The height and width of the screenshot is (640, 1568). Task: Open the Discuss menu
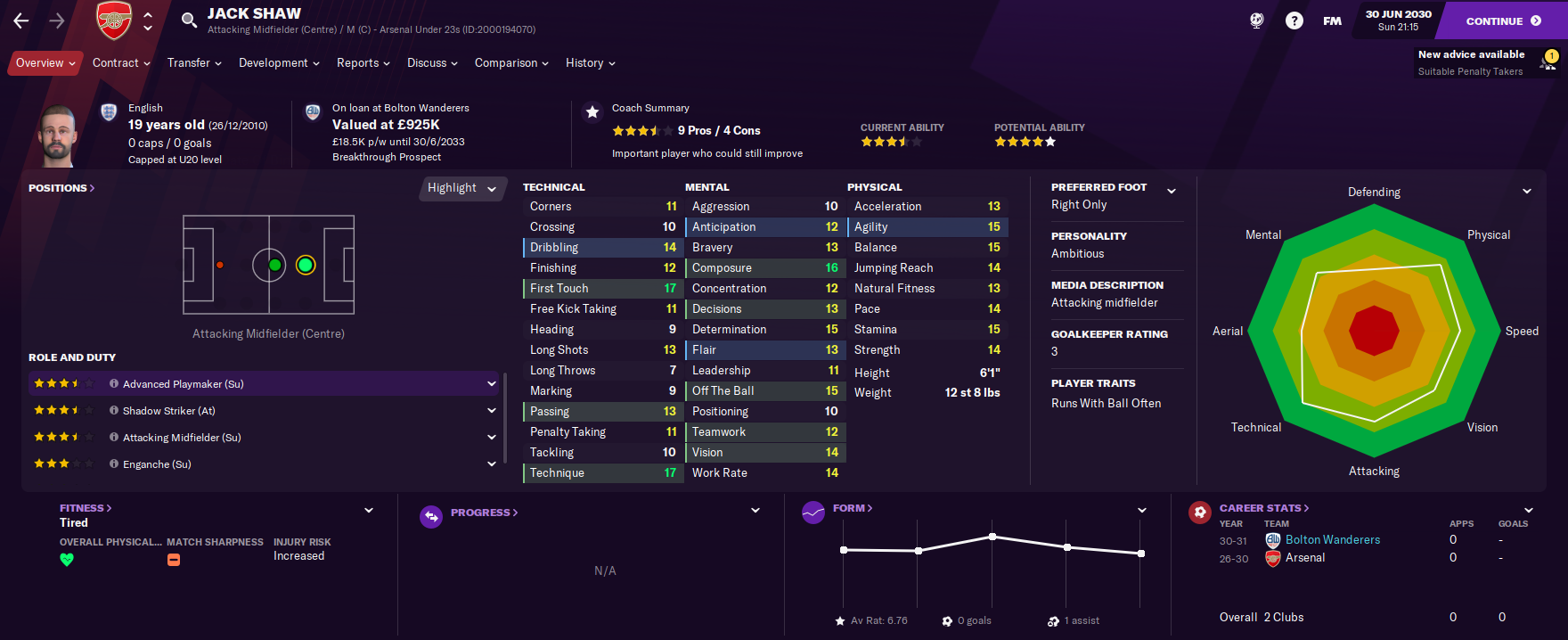coord(432,63)
